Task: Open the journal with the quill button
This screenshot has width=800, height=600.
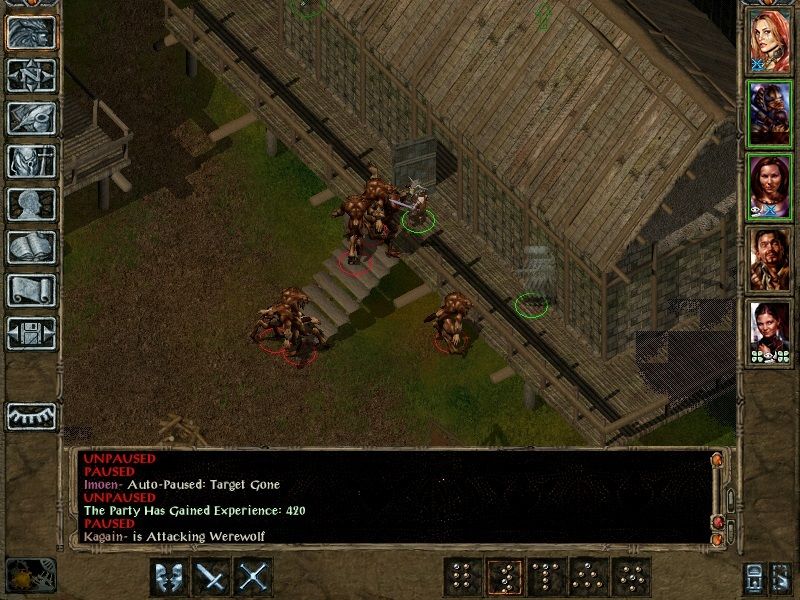Action: click(x=32, y=118)
